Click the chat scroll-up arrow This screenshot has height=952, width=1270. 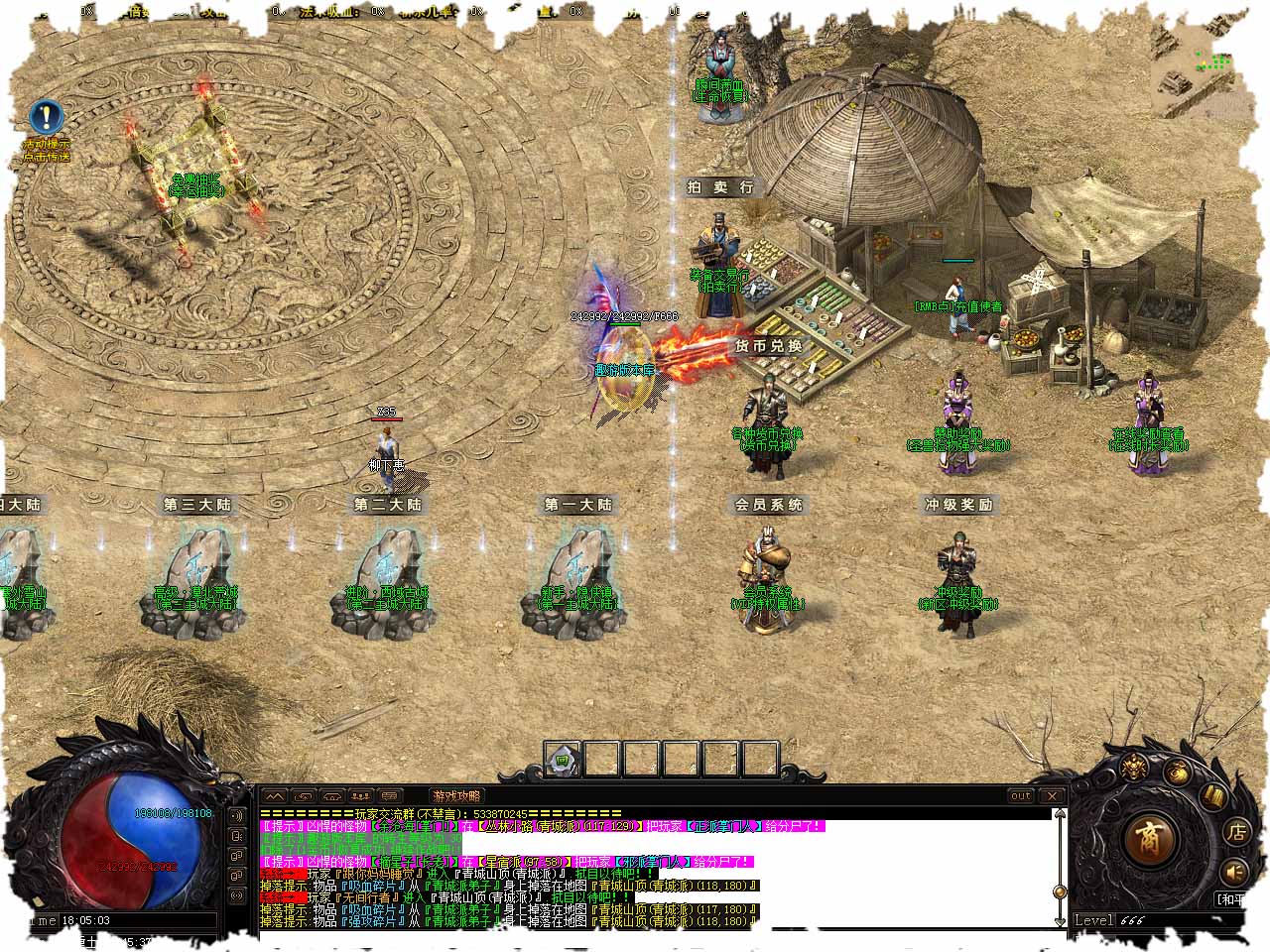pyautogui.click(x=1061, y=815)
